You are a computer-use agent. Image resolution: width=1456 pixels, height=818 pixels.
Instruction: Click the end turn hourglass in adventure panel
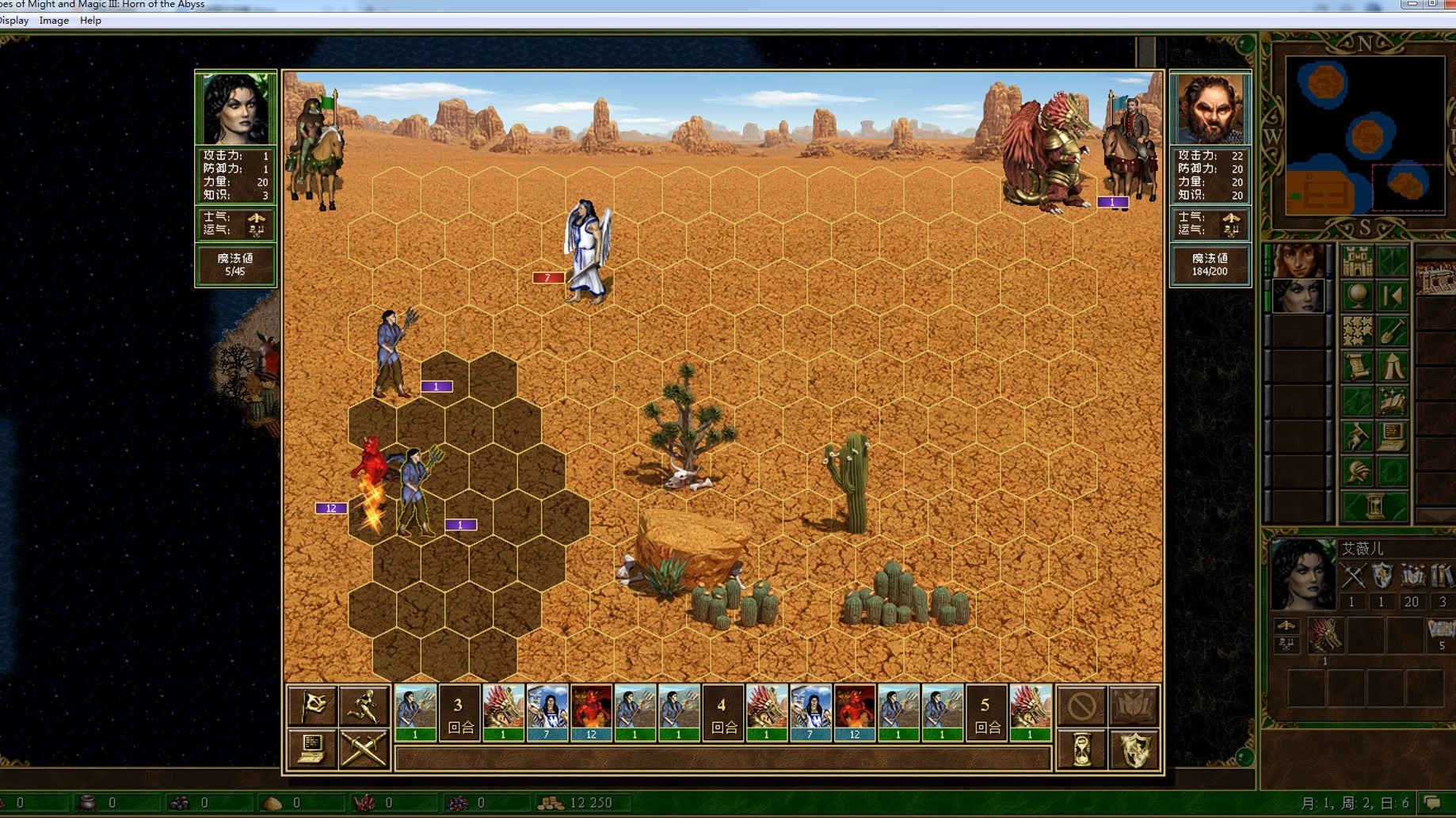1374,505
